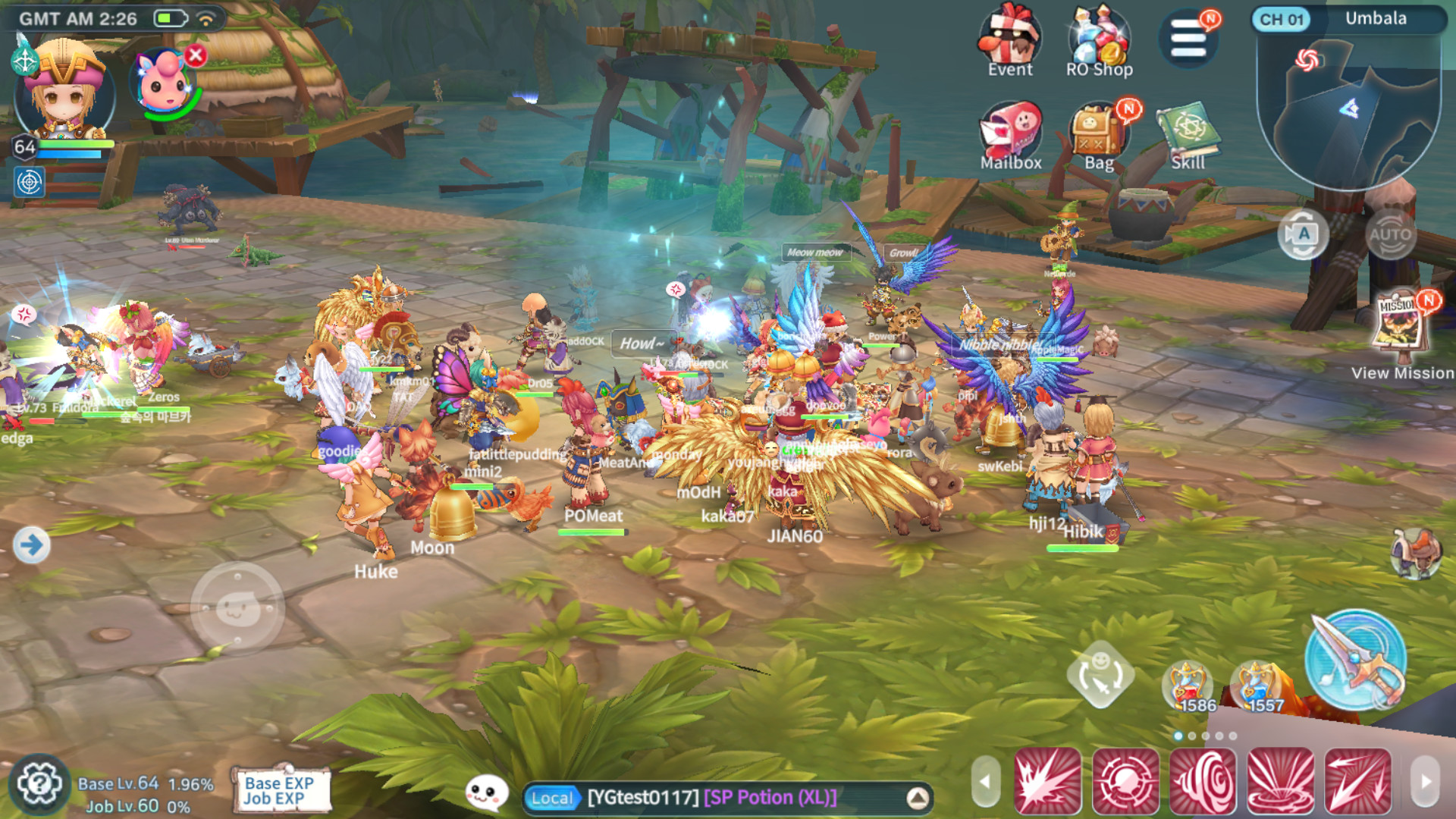Enable AUTO battle mode
The width and height of the screenshot is (1456, 819).
click(x=1391, y=235)
